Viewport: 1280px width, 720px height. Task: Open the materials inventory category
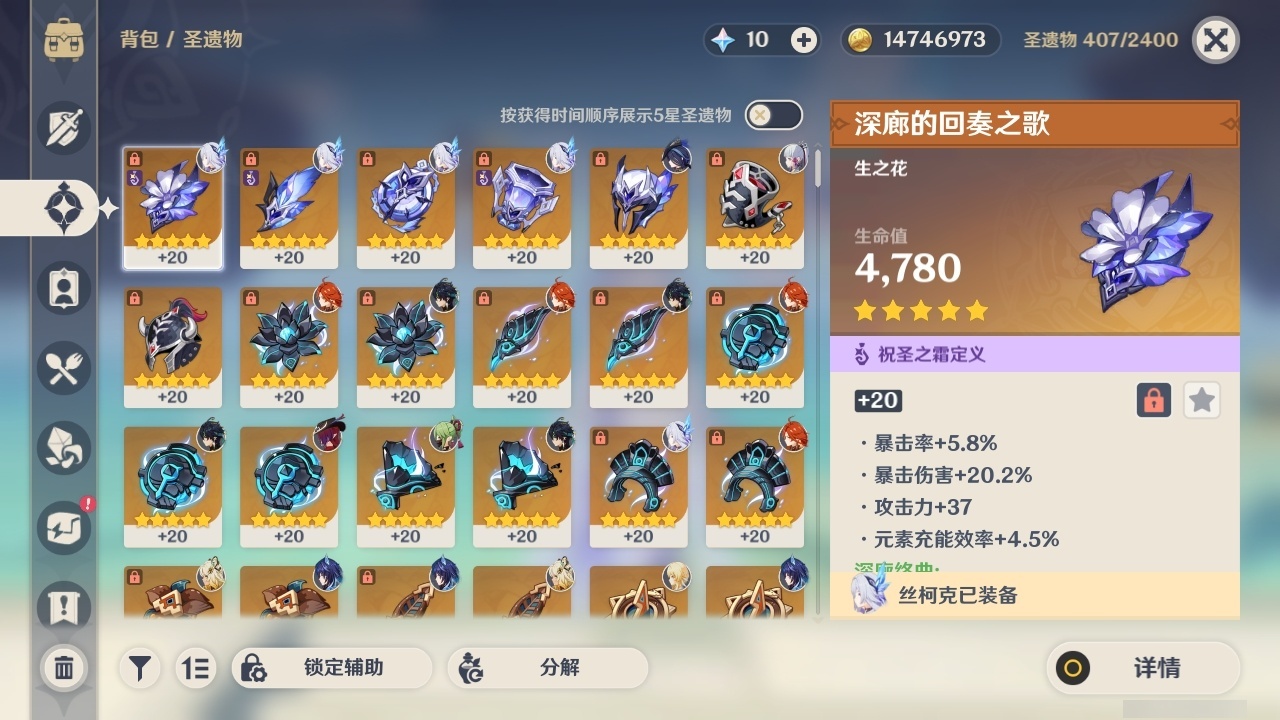tap(63, 448)
